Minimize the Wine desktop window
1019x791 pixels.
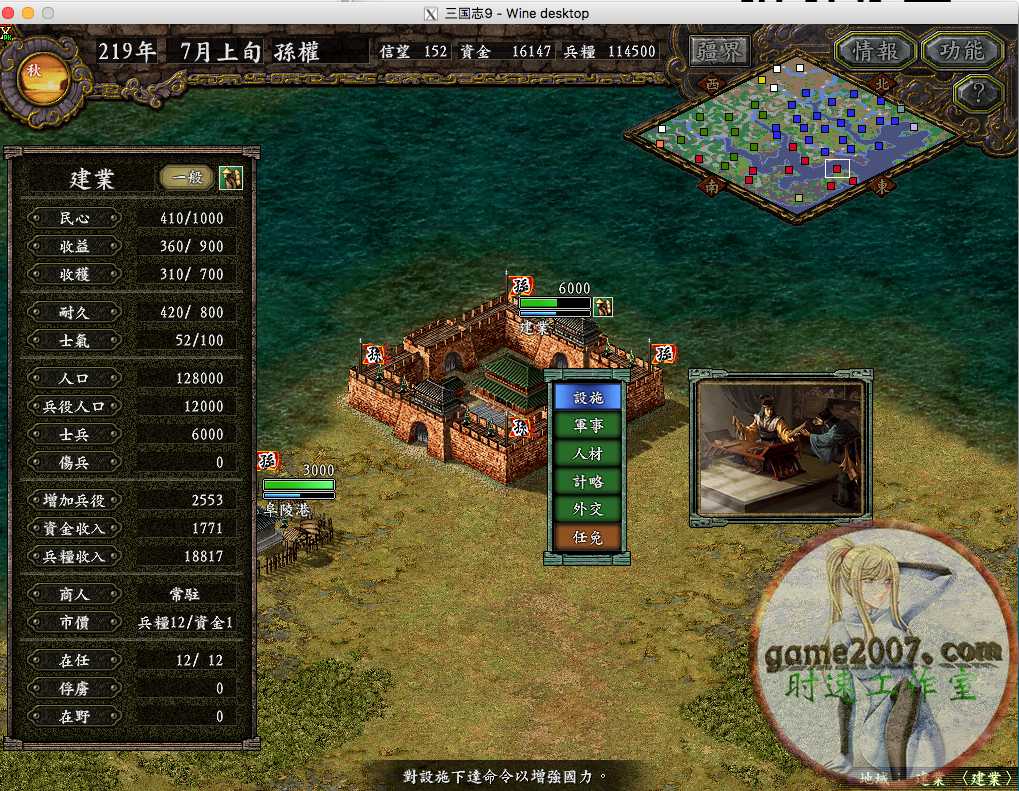(x=28, y=13)
